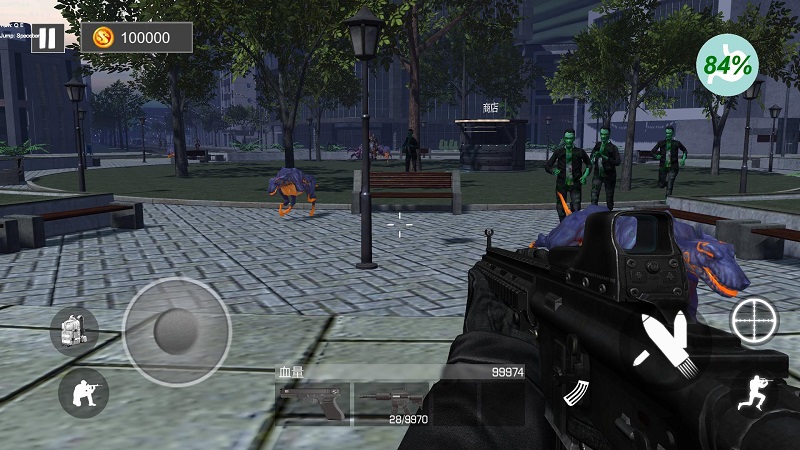Select the pistol weapon slot
Viewport: 800px width, 450px height.
tap(311, 402)
